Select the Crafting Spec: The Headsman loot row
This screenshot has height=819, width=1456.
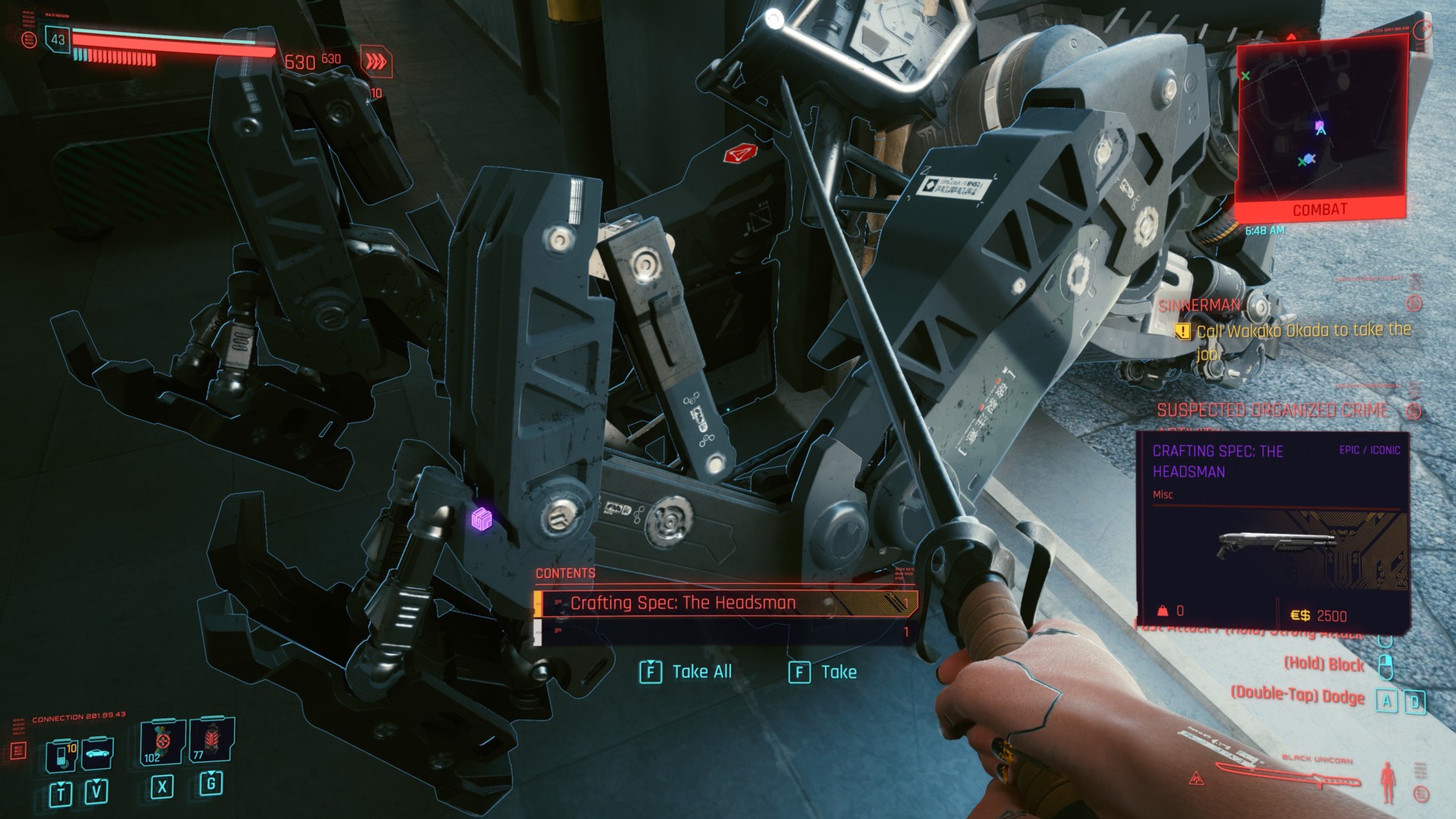point(725,603)
